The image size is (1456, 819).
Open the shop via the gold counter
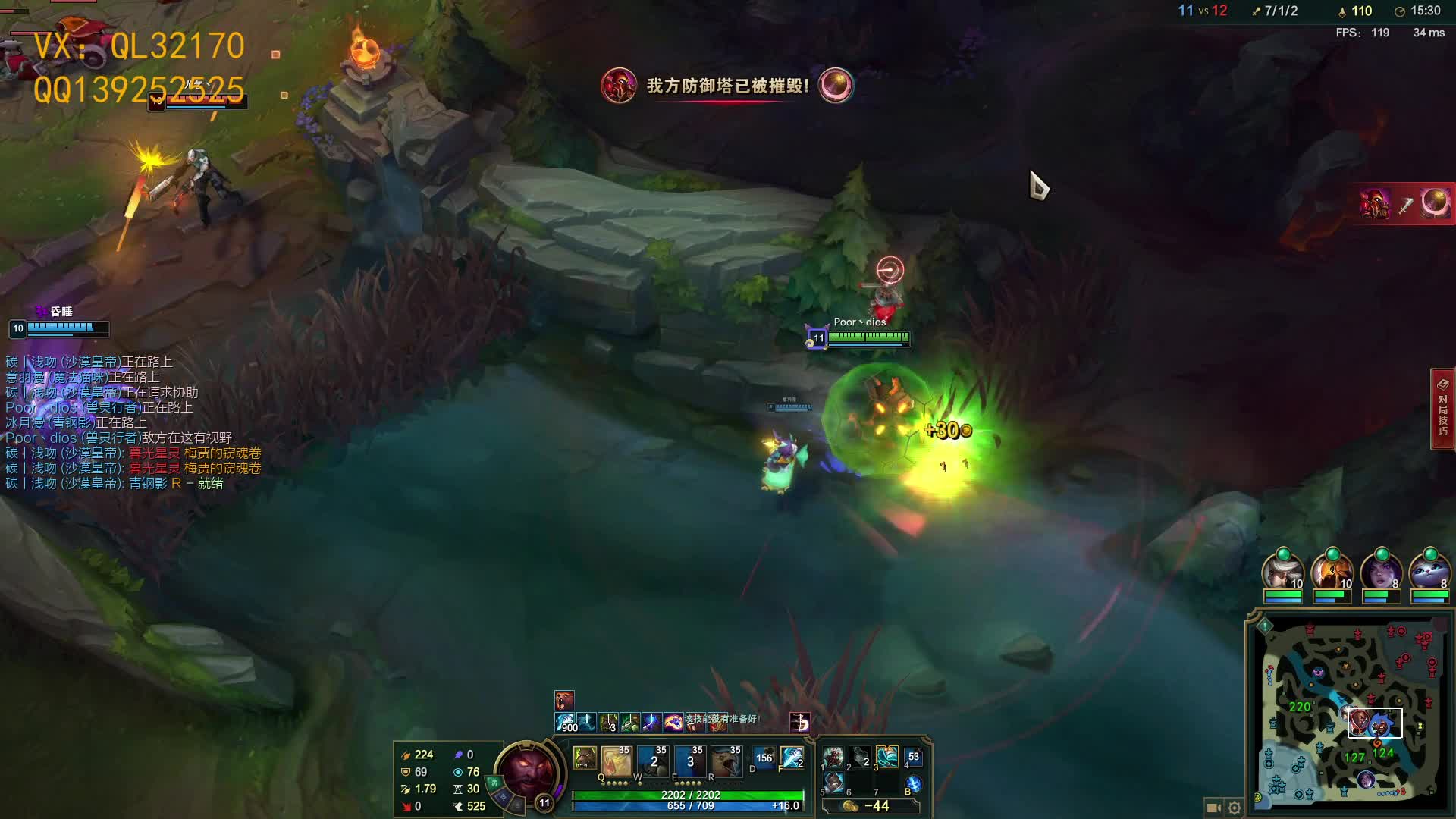(x=871, y=806)
